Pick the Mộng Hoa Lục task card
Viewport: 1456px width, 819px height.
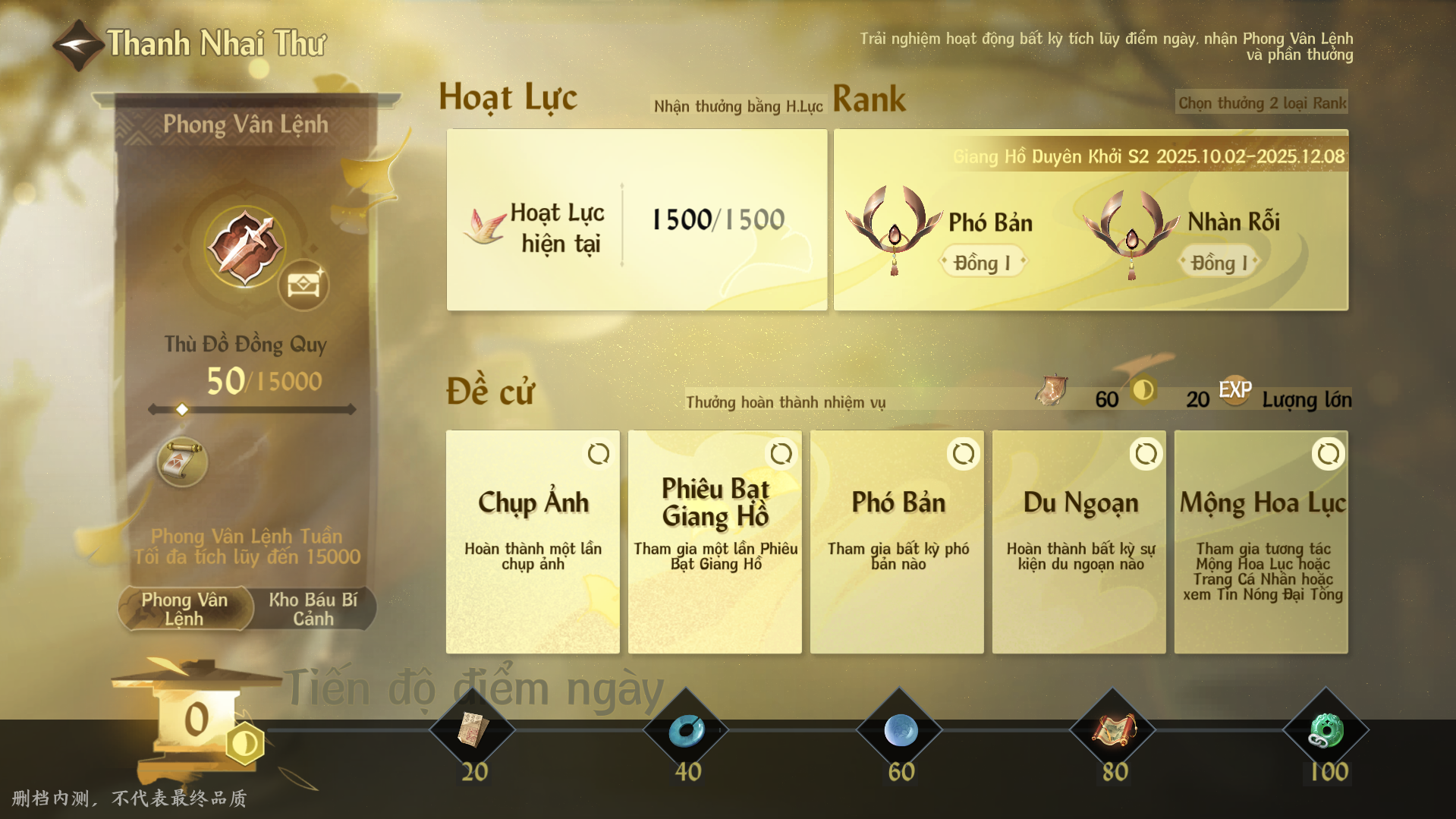click(x=1261, y=542)
